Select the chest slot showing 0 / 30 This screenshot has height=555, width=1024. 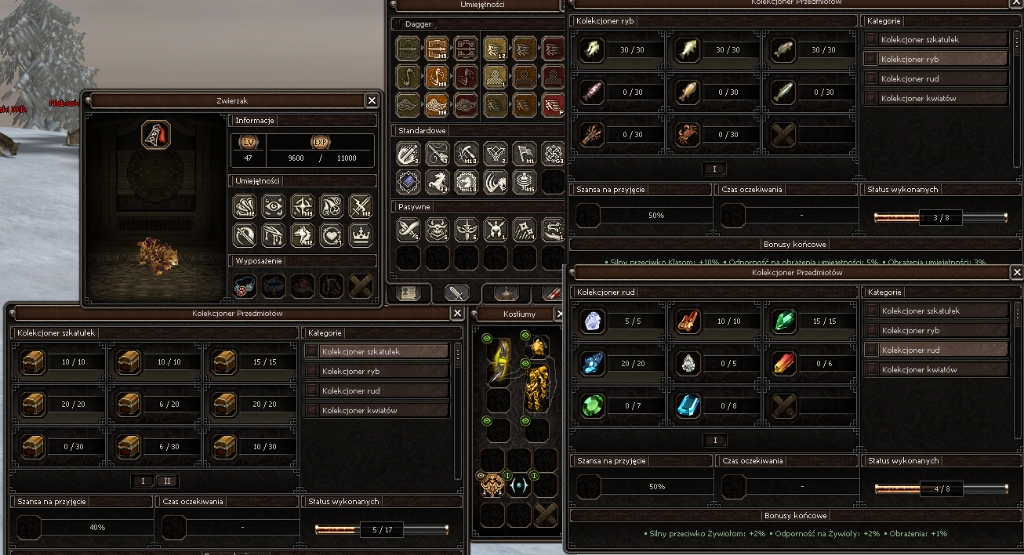pos(32,446)
